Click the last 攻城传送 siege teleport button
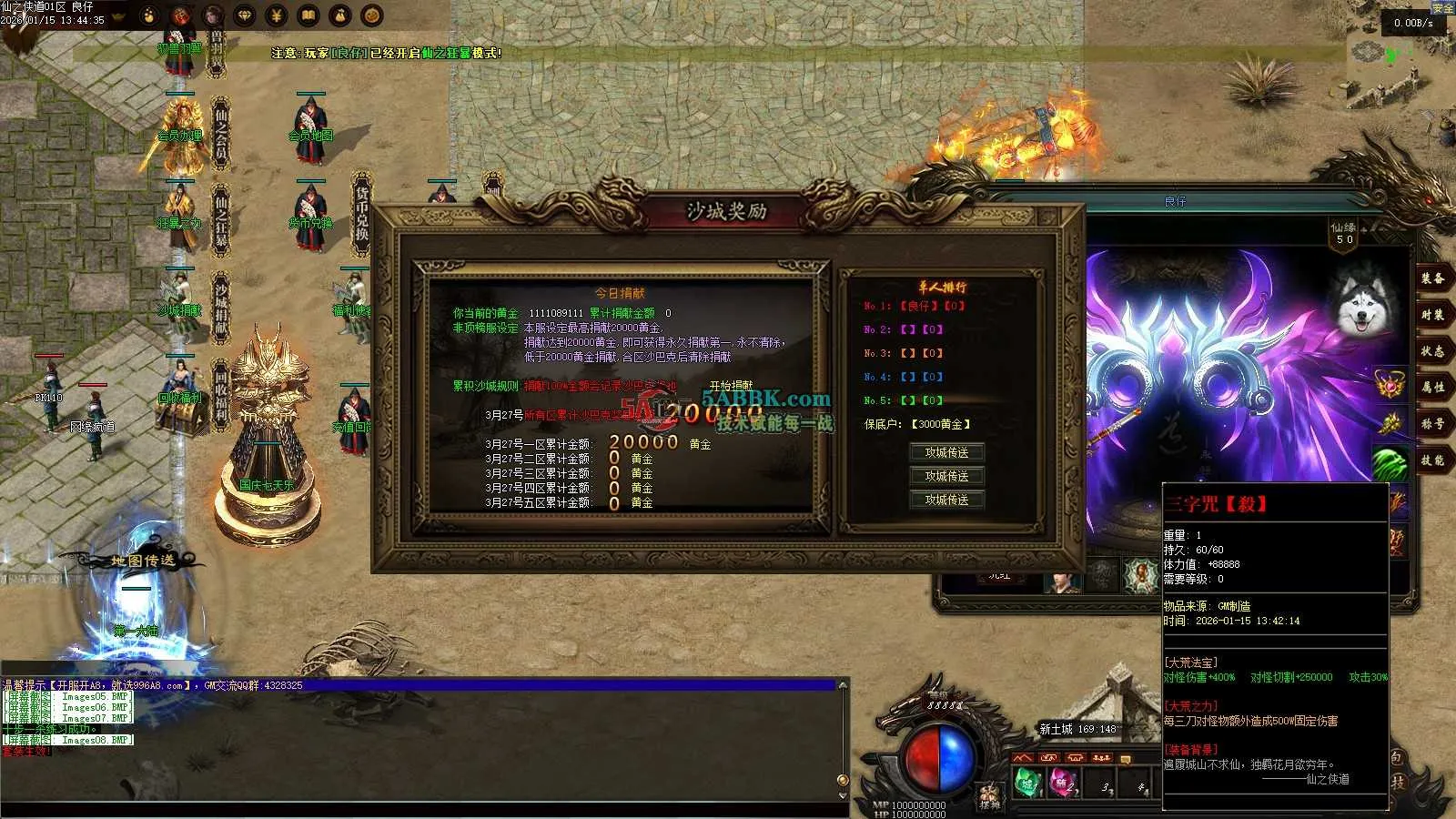The image size is (1456, 819). click(946, 500)
